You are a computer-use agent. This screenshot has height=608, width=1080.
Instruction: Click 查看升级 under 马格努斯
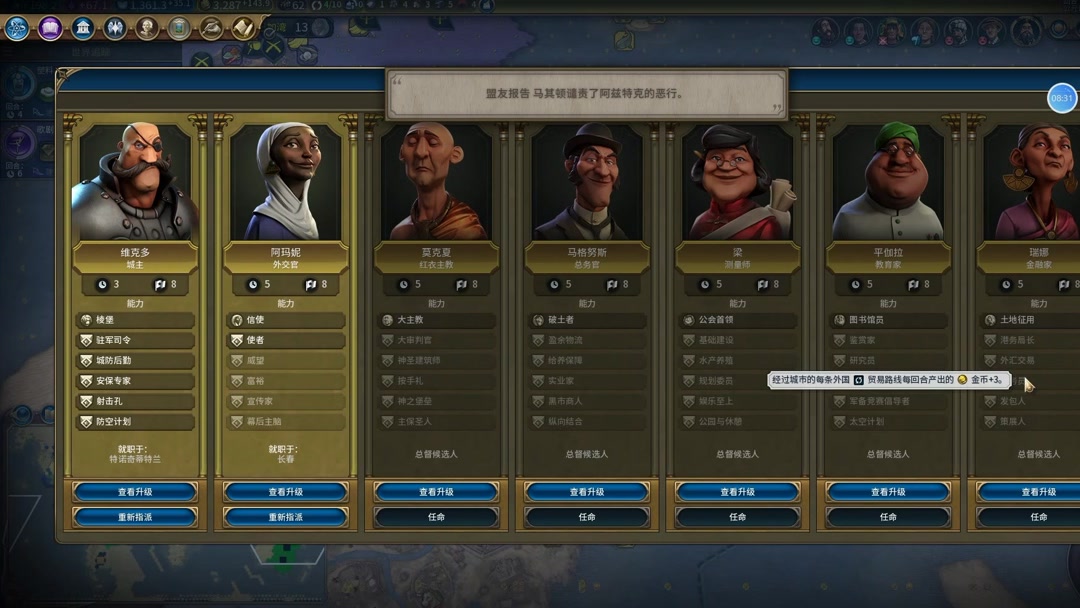(587, 492)
